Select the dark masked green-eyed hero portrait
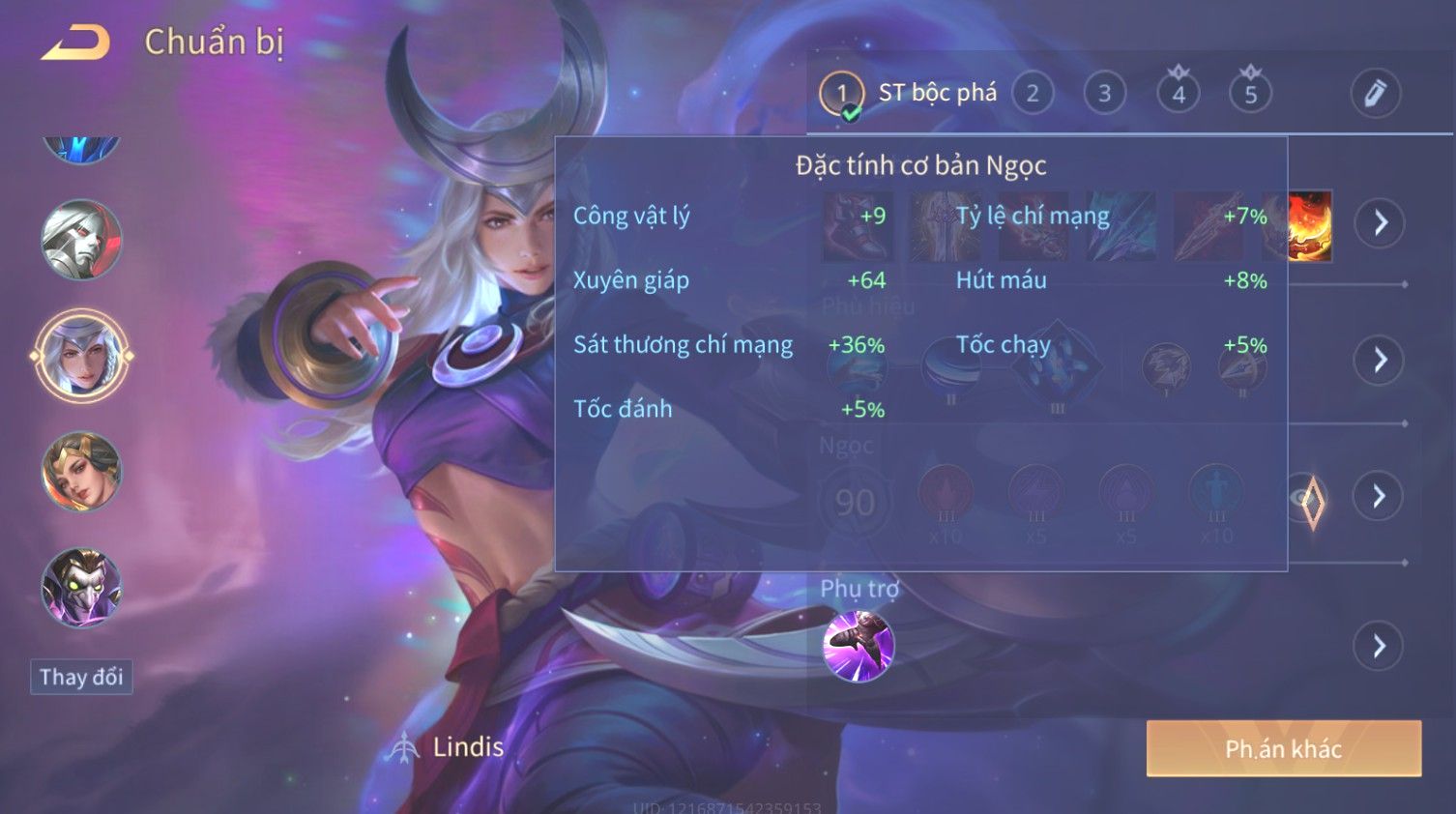This screenshot has height=814, width=1456. click(81, 588)
